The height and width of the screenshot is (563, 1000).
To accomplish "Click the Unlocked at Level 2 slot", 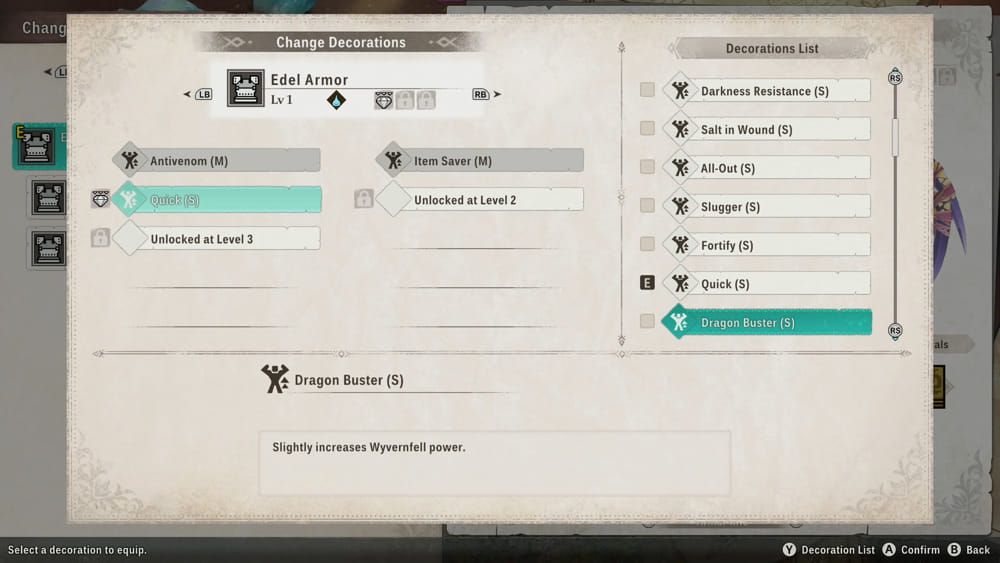I will point(480,200).
